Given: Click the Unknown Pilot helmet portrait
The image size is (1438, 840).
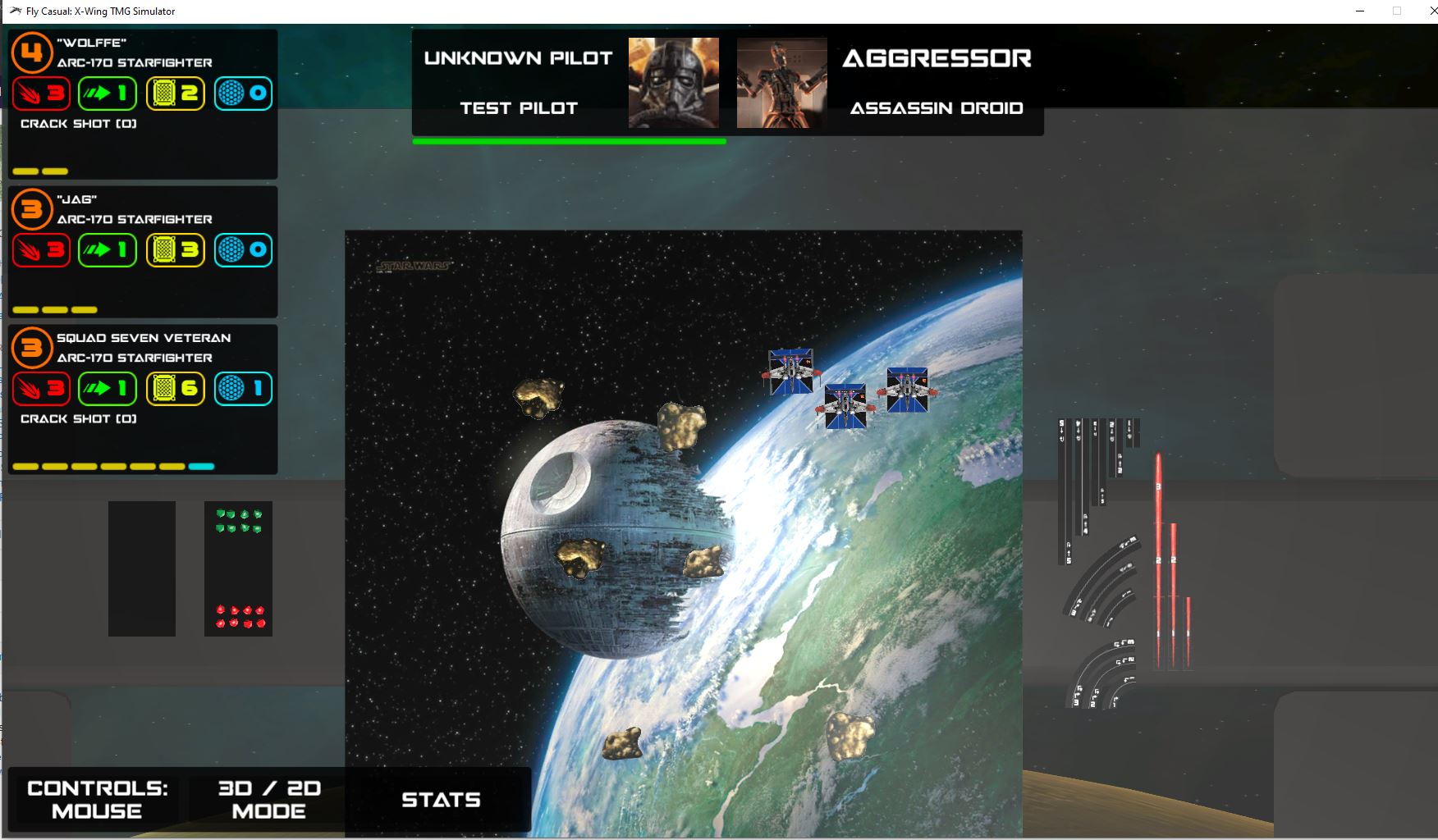Looking at the screenshot, I should [674, 83].
